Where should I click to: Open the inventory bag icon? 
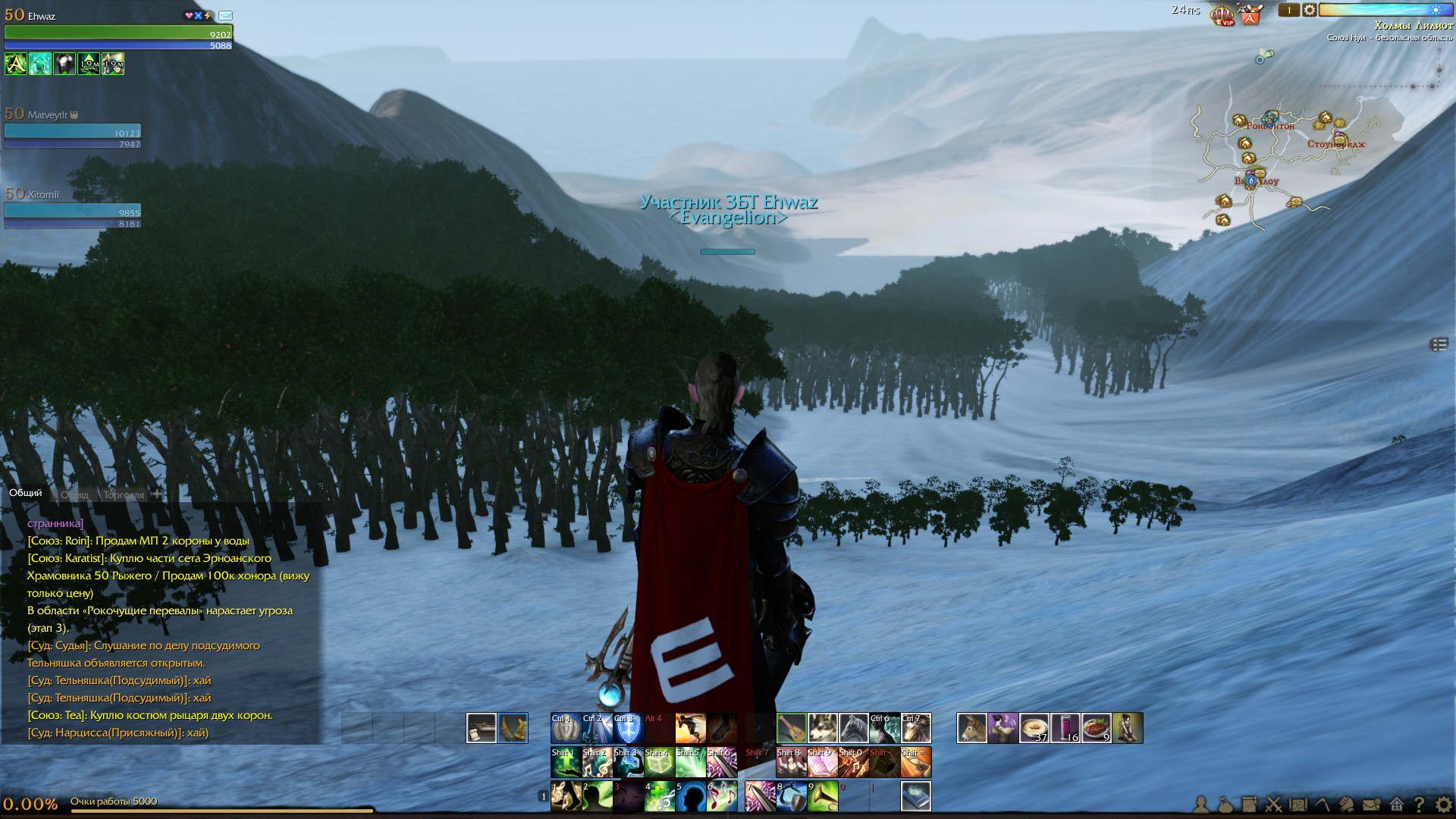[1225, 804]
